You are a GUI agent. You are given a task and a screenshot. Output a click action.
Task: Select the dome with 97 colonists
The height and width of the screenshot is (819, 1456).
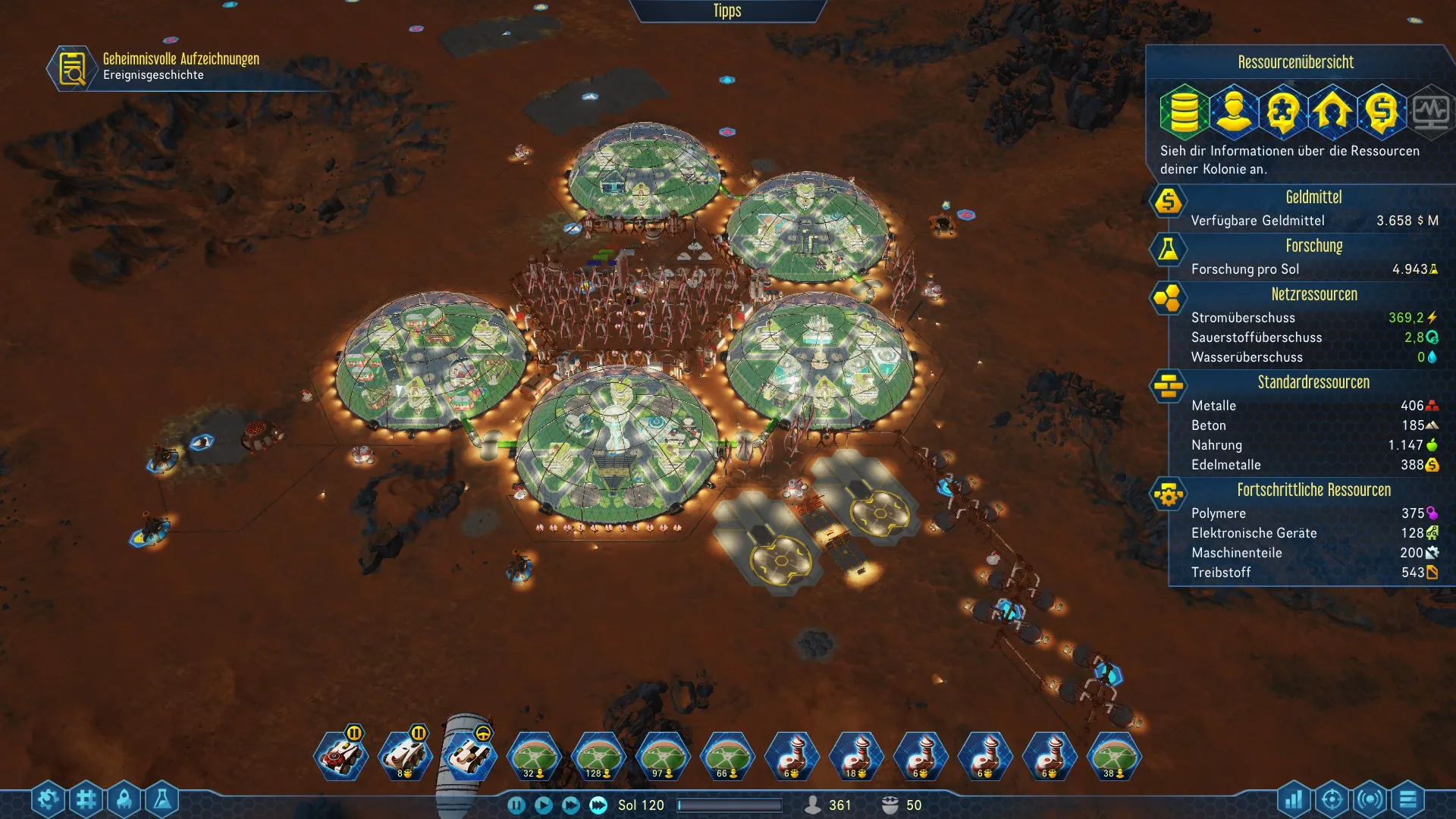(x=663, y=757)
